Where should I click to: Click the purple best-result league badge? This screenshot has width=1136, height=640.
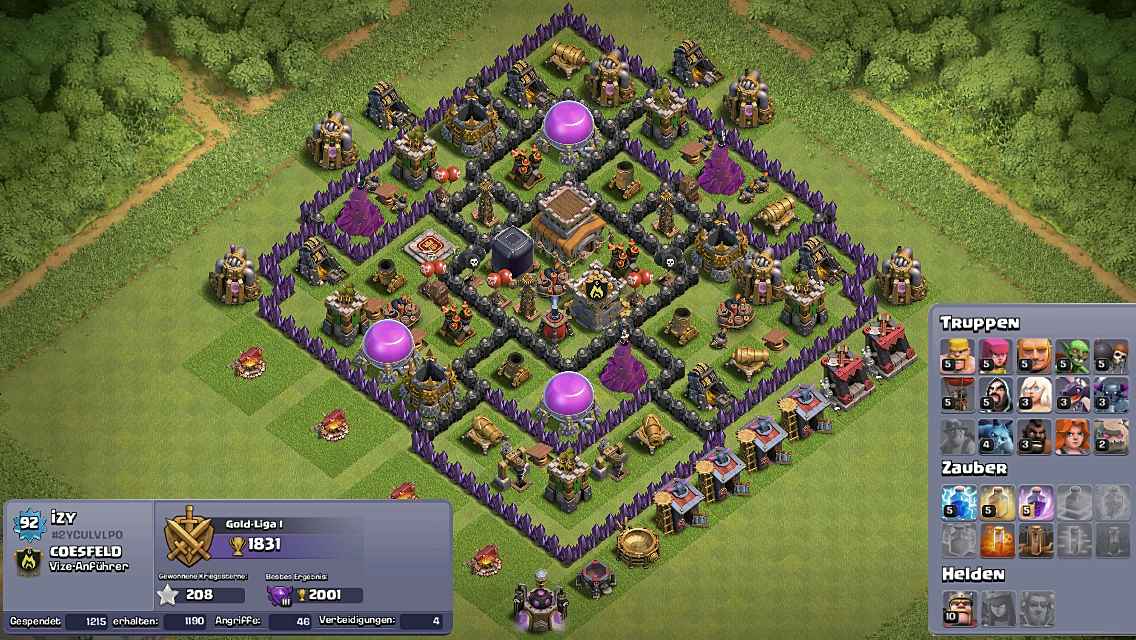tap(279, 595)
